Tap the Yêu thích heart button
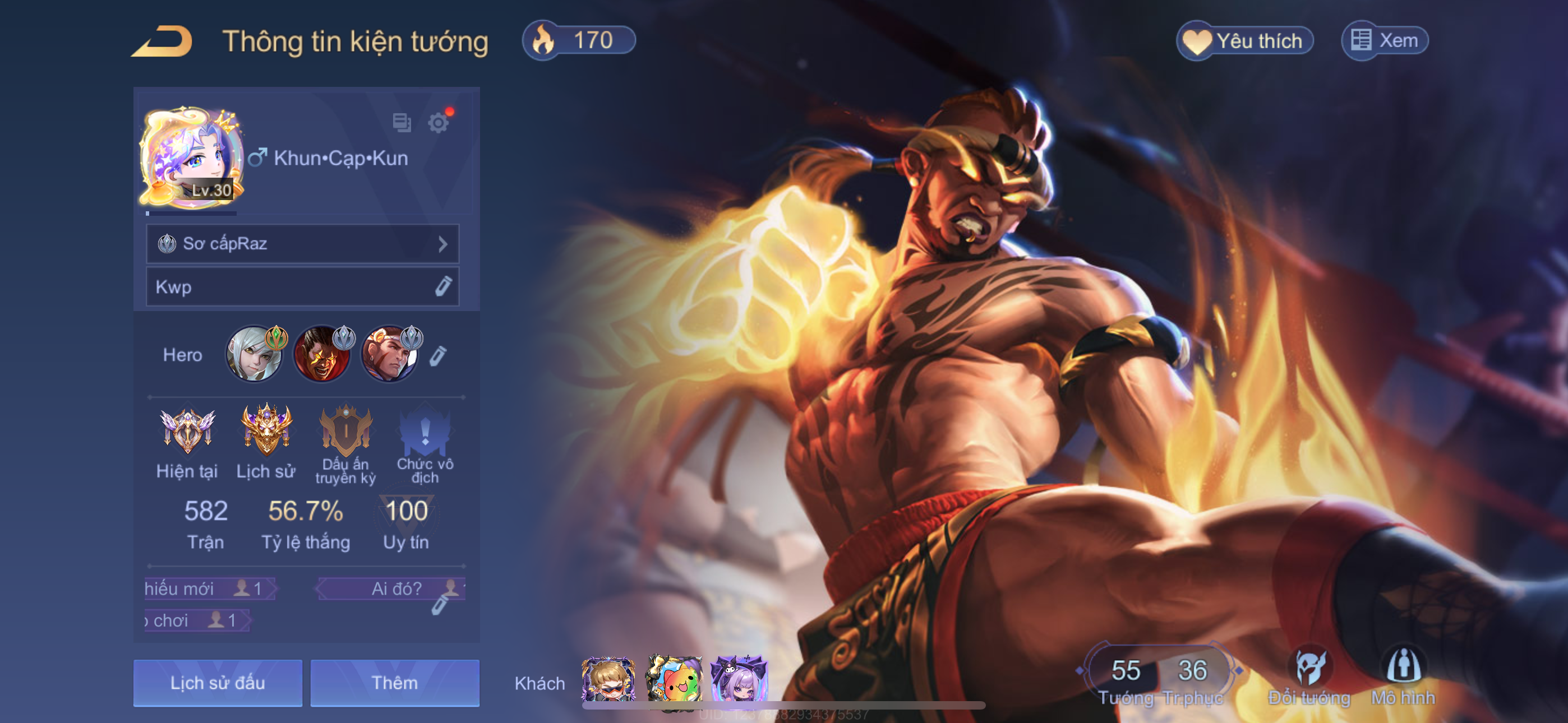 (1244, 41)
